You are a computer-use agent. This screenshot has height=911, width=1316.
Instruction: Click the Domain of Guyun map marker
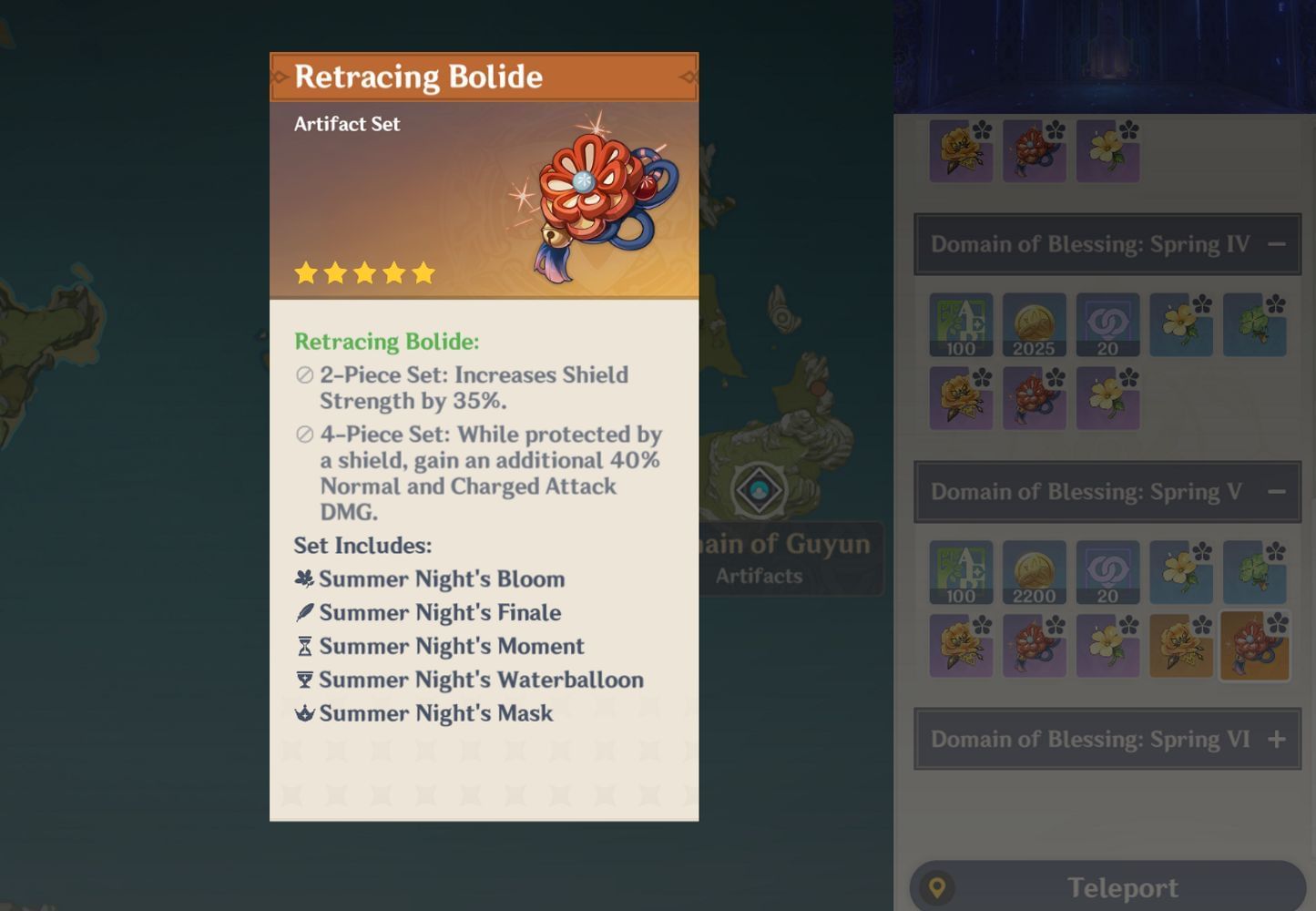point(759,490)
